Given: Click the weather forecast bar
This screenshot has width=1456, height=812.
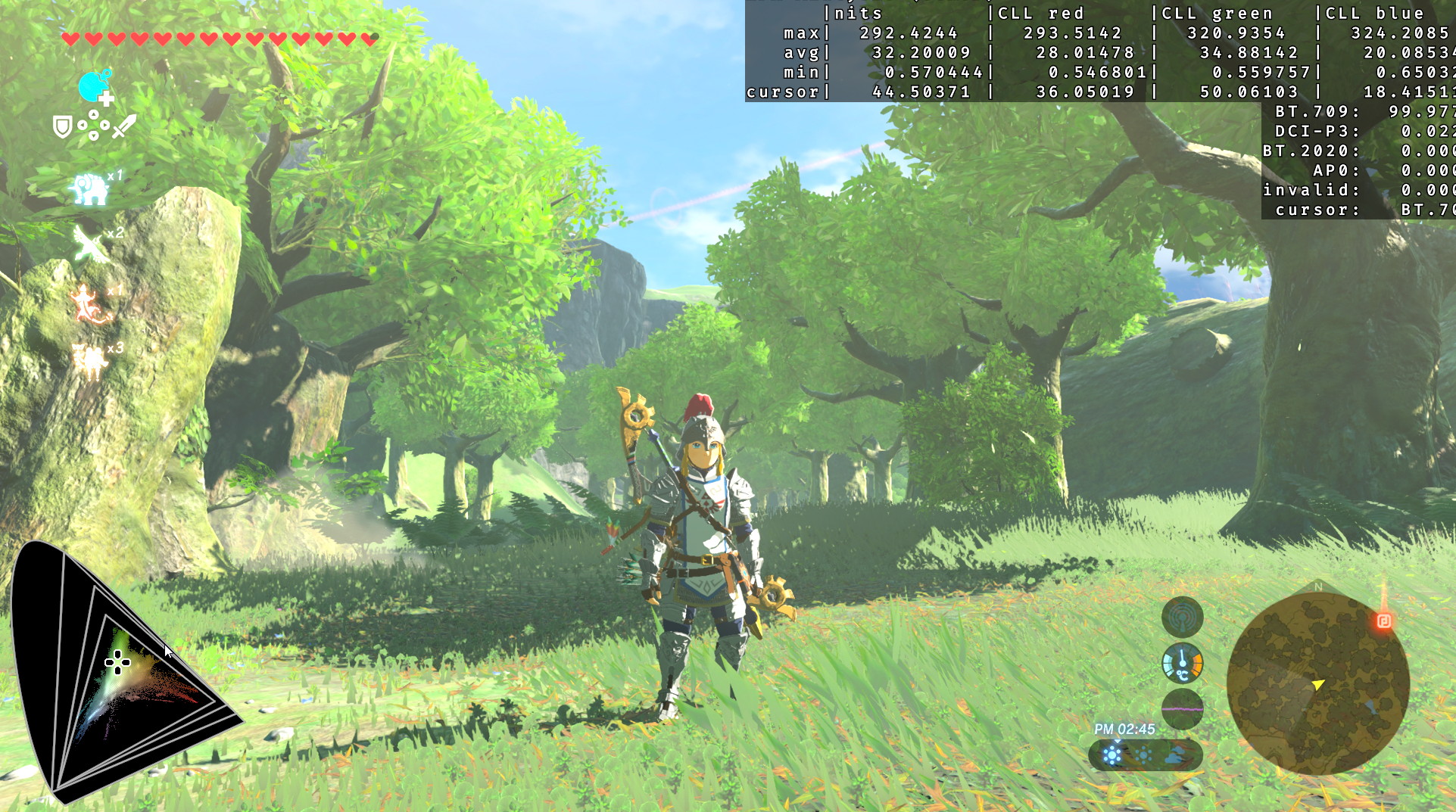Looking at the screenshot, I should pos(1145,754).
